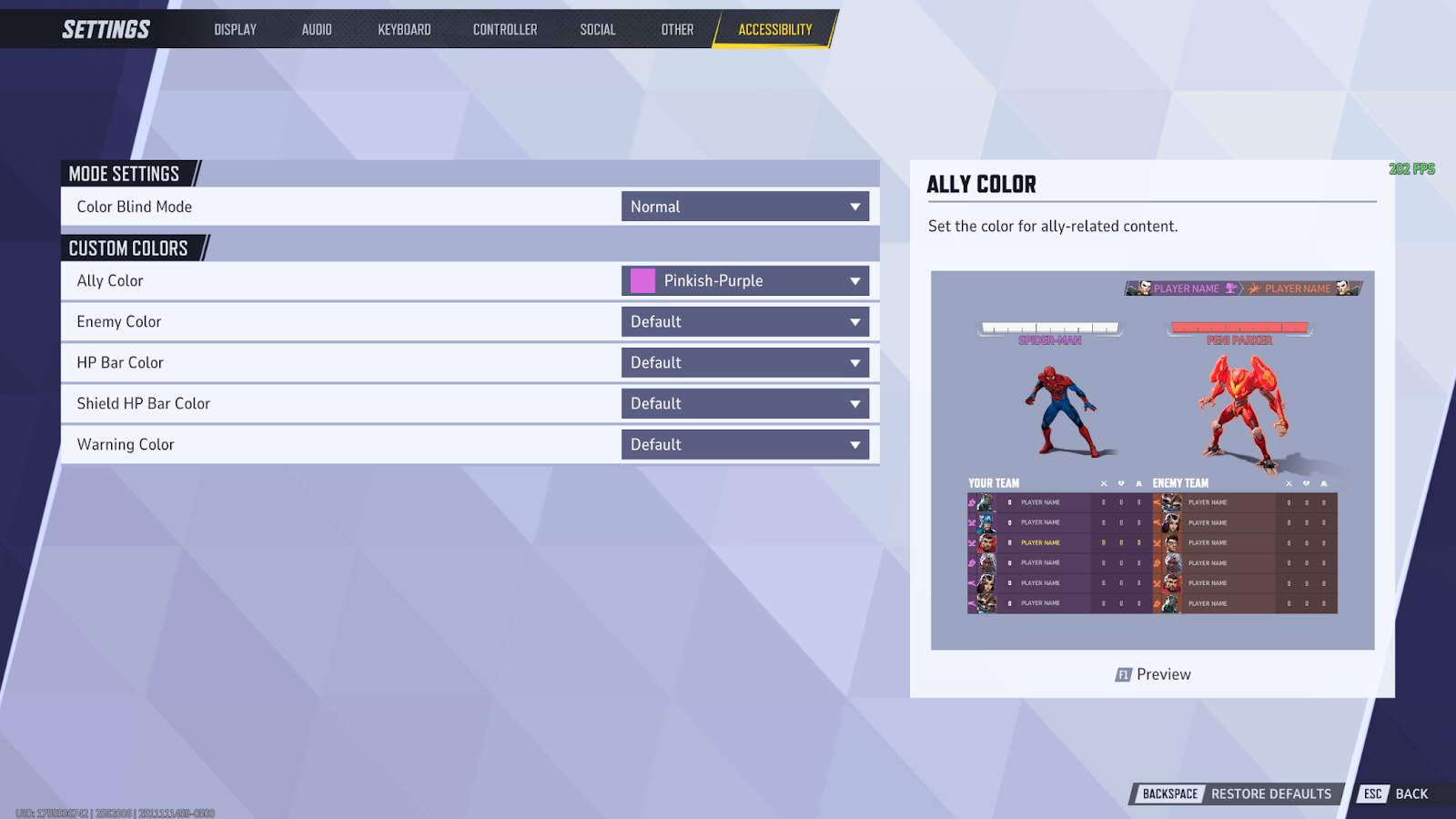Click the turret elimination icon between killfeed player names
The image size is (1456, 819).
coord(1230,288)
